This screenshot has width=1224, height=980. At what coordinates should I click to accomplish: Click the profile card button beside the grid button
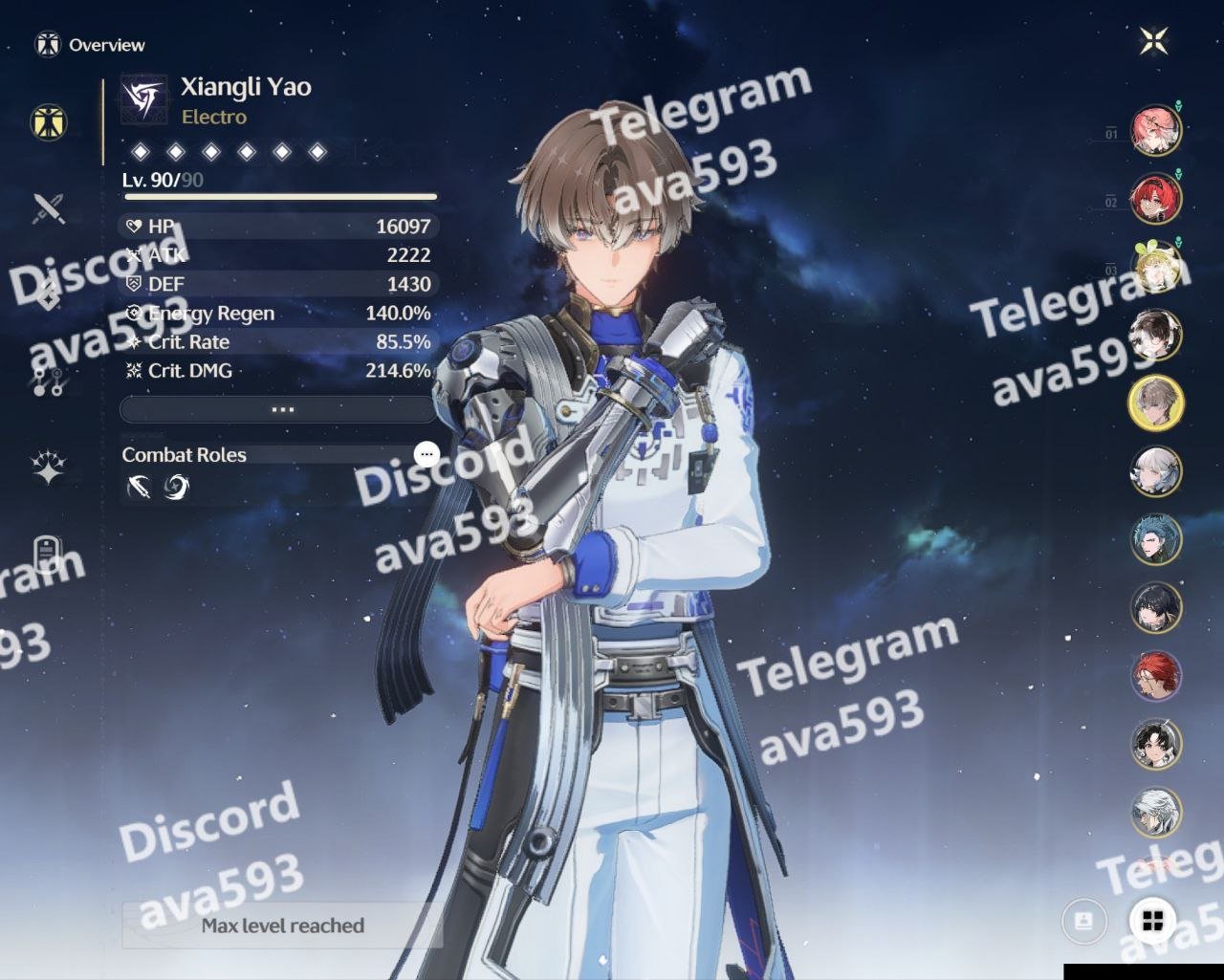(x=1084, y=921)
